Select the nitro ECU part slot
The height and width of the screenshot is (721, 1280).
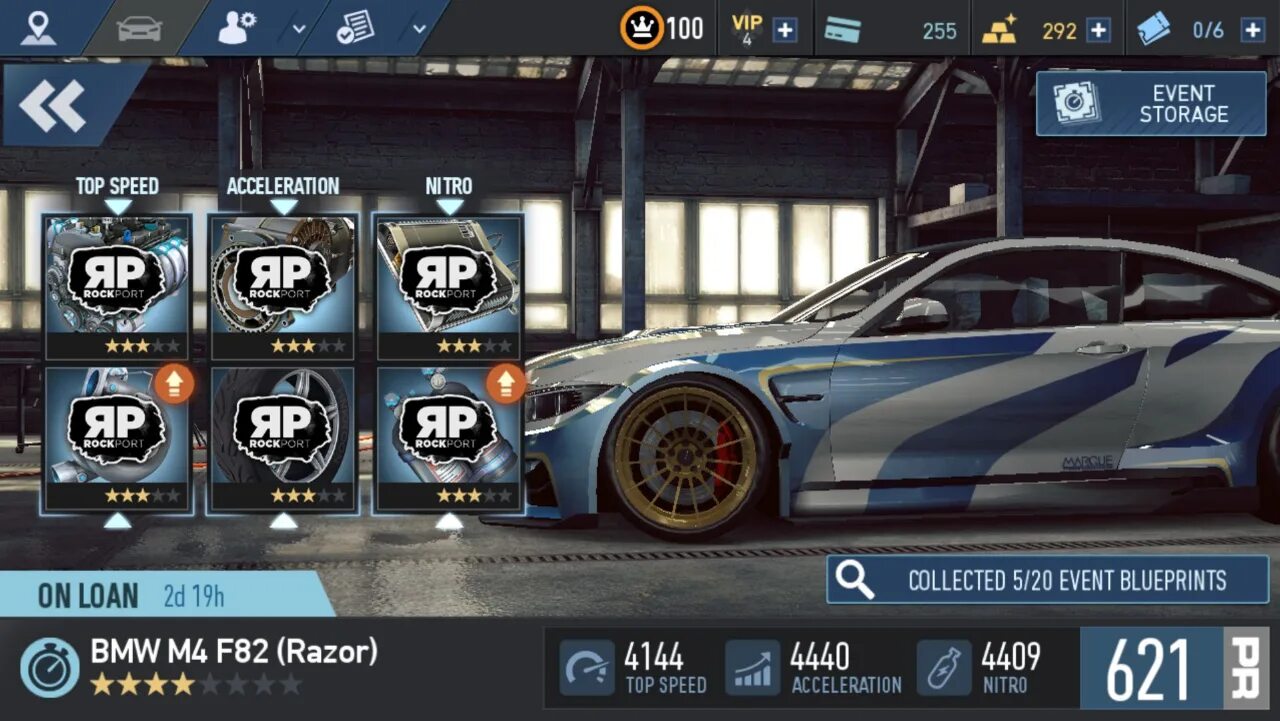click(x=450, y=287)
